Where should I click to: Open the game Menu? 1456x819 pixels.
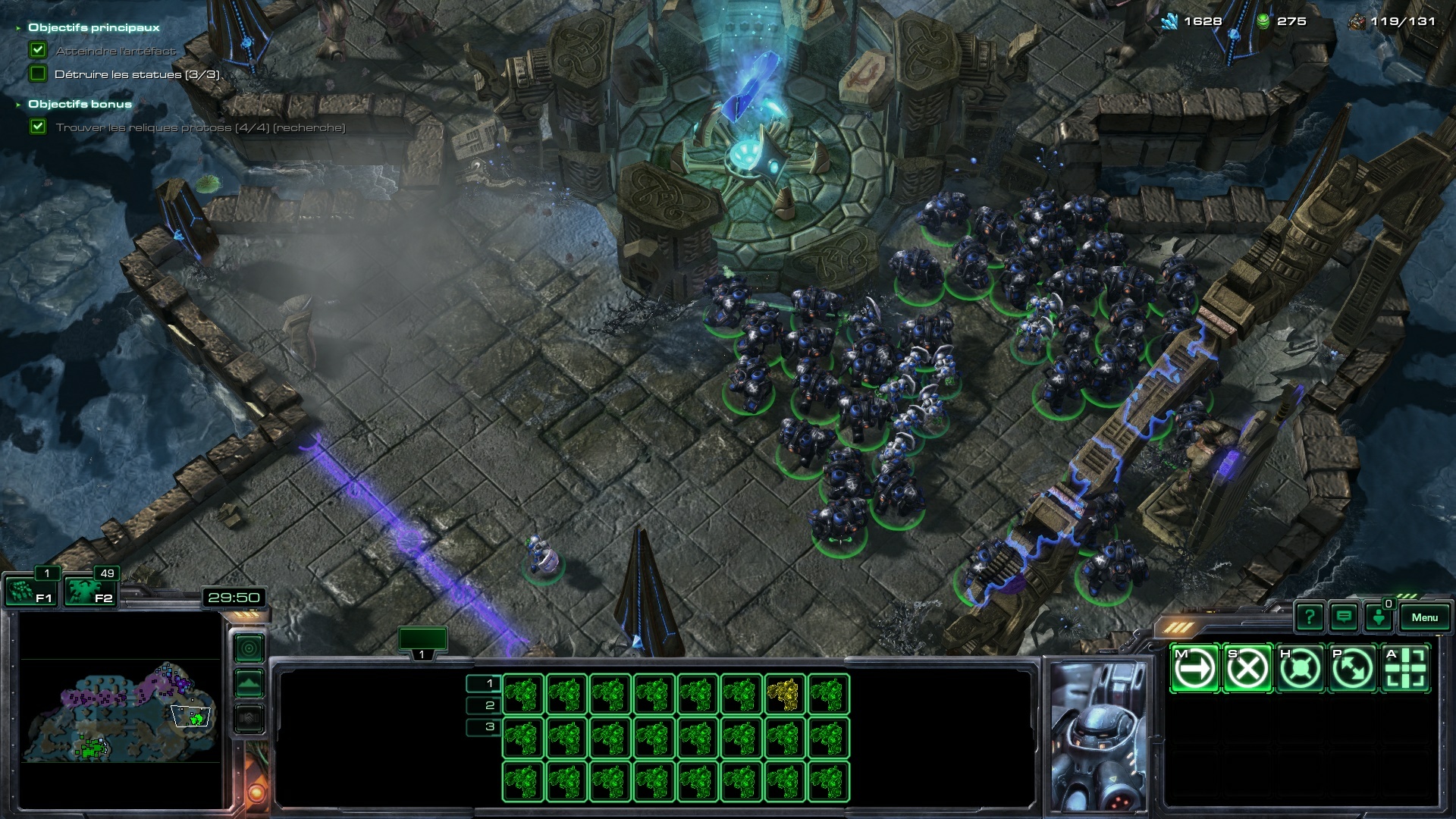[x=1424, y=617]
